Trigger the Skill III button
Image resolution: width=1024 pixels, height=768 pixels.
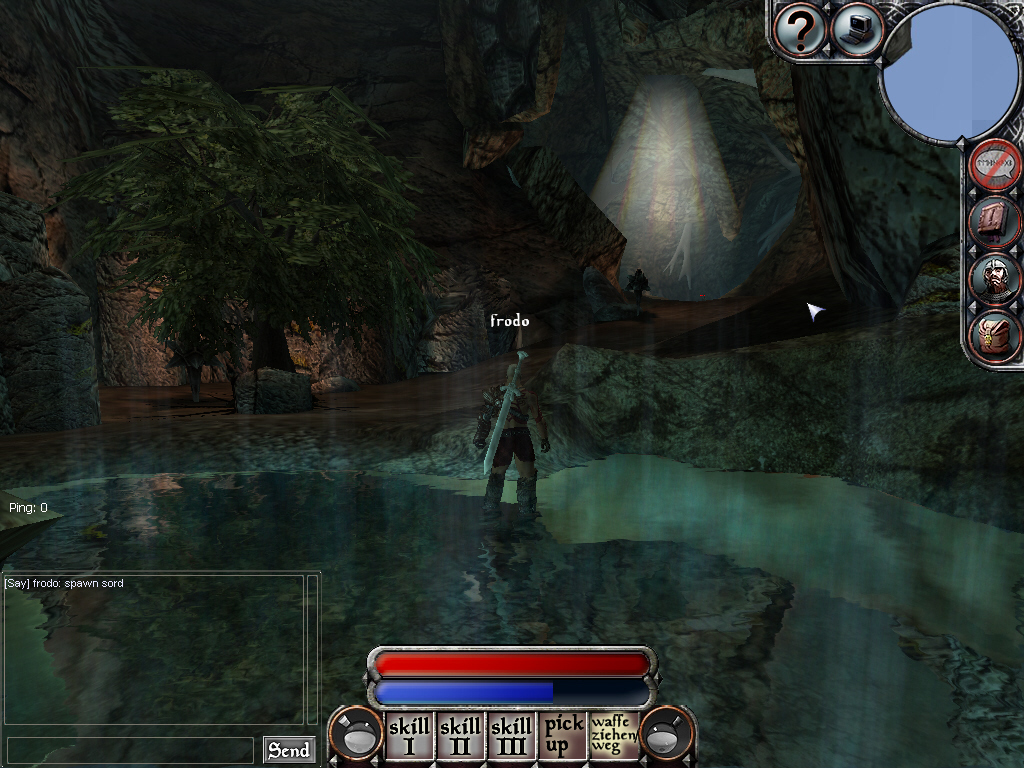(x=511, y=736)
